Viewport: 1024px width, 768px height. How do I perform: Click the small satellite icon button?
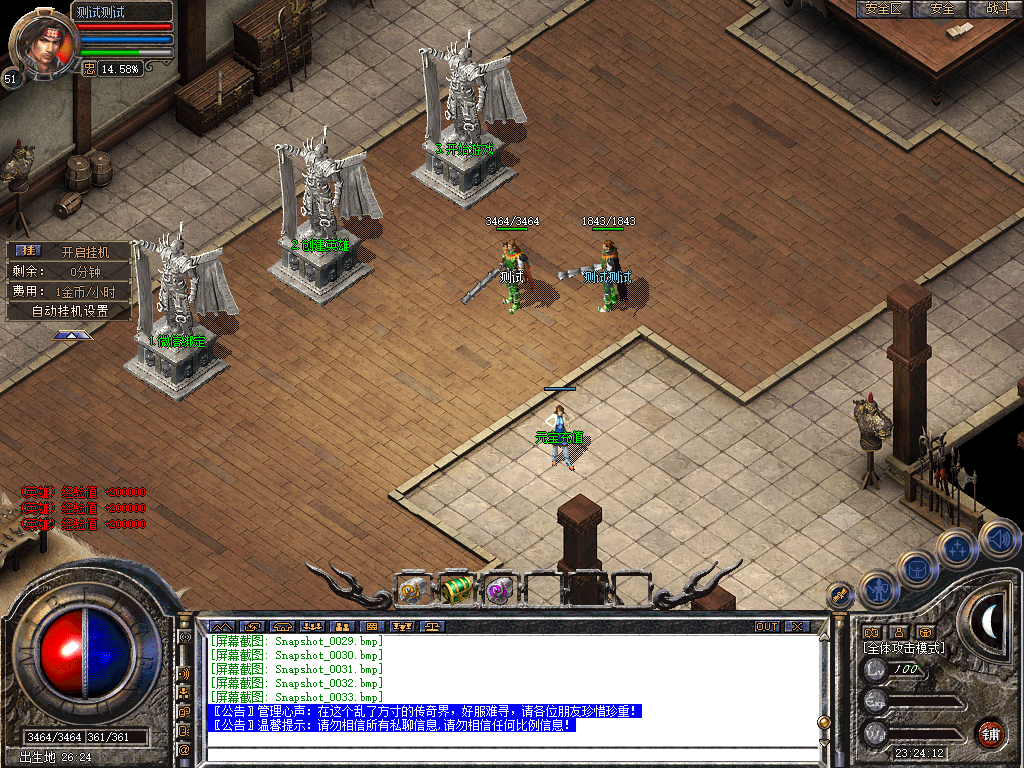[840, 595]
